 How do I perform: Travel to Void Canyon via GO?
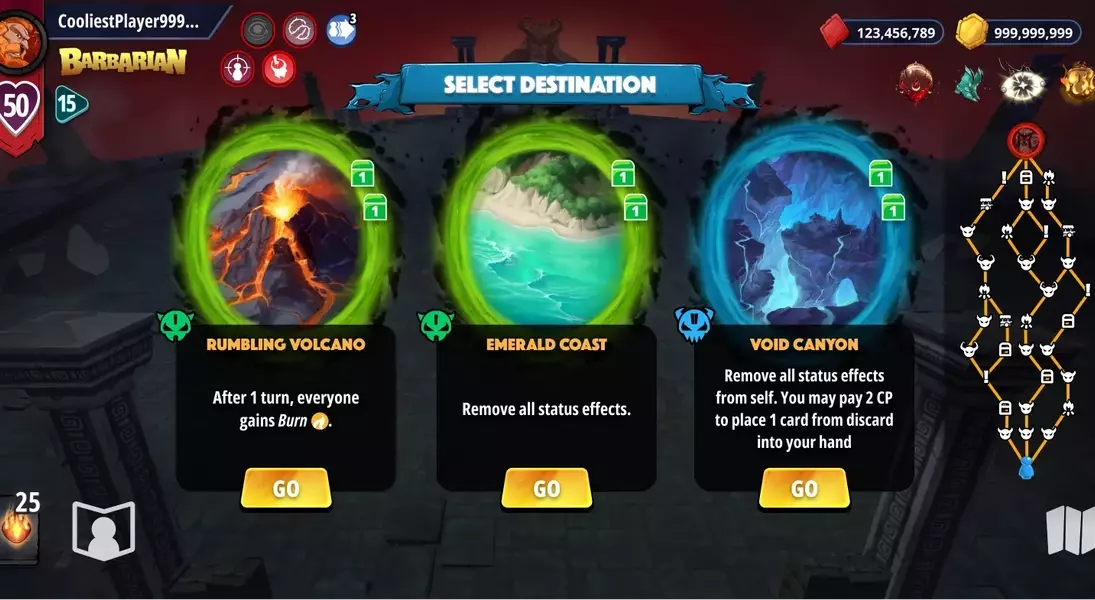coord(804,488)
